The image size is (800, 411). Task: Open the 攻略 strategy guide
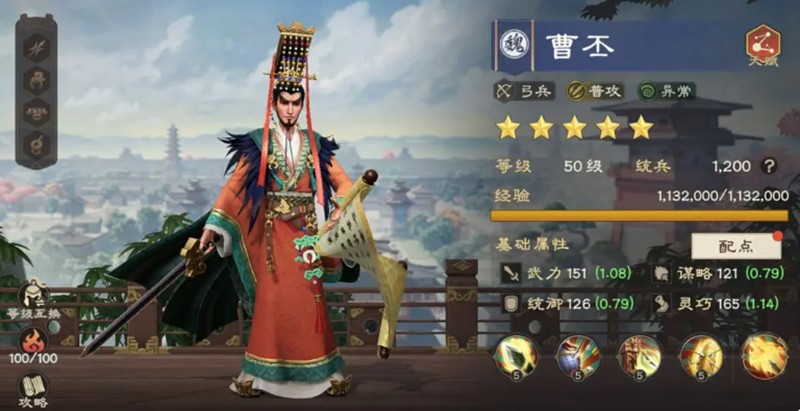34,389
